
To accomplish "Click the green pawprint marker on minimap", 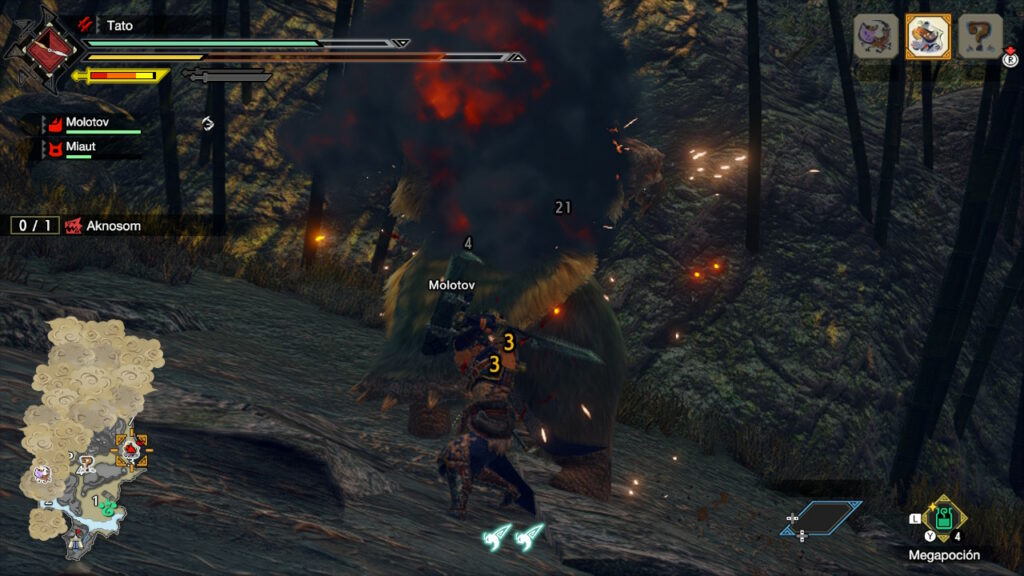I will coord(108,506).
